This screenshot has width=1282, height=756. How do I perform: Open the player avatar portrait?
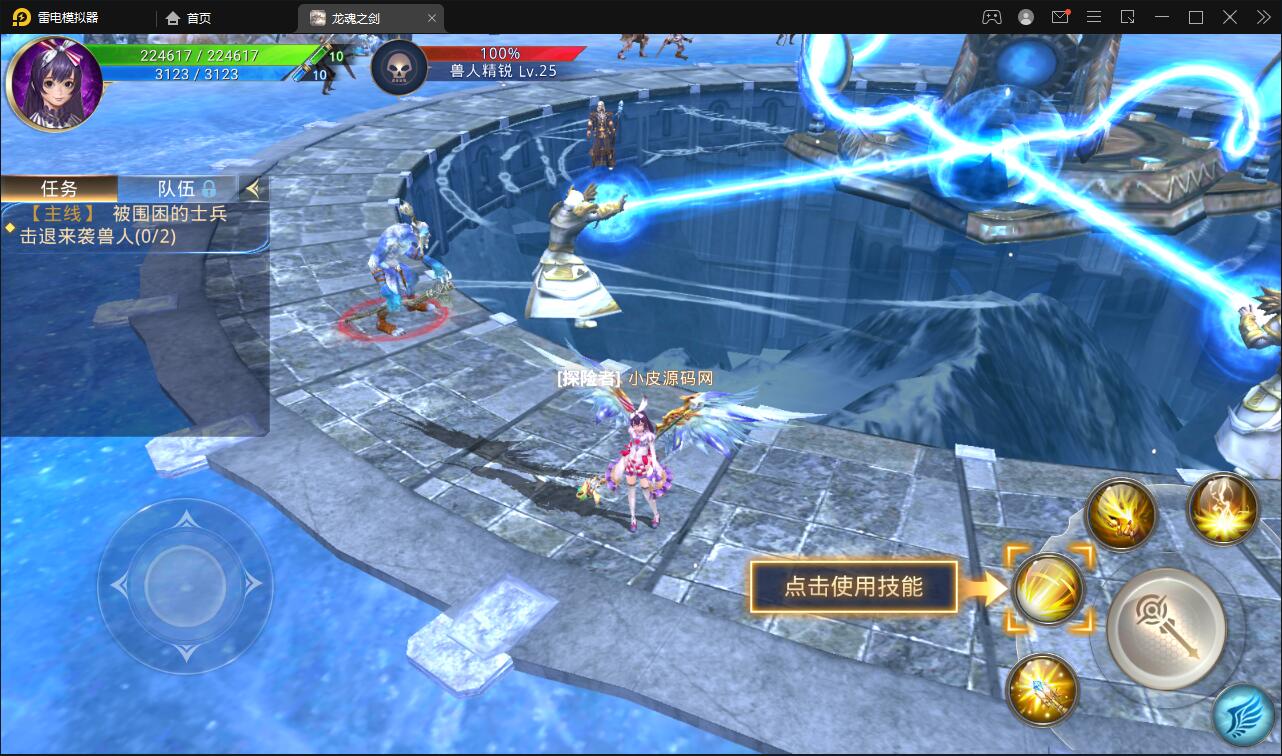[55, 81]
